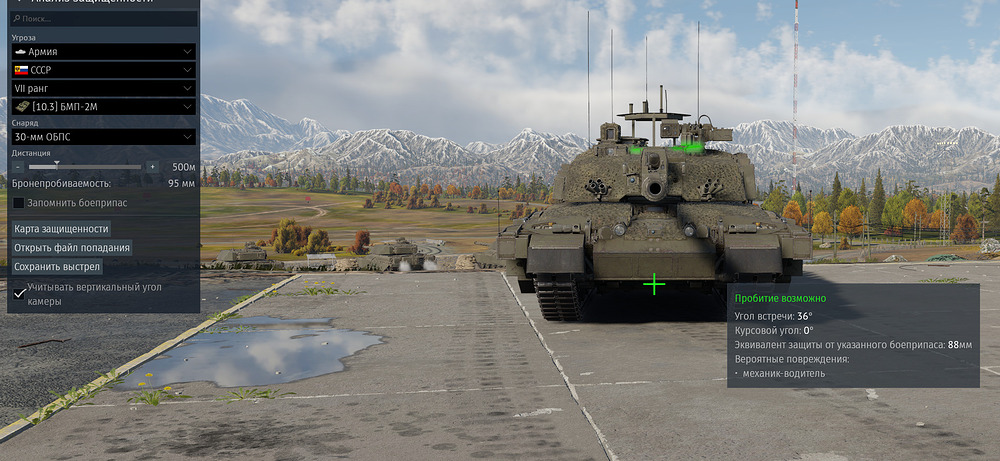The width and height of the screenshot is (1000, 461).
Task: Choose vehicle from the БМП-2М dropdown
Action: (103, 106)
